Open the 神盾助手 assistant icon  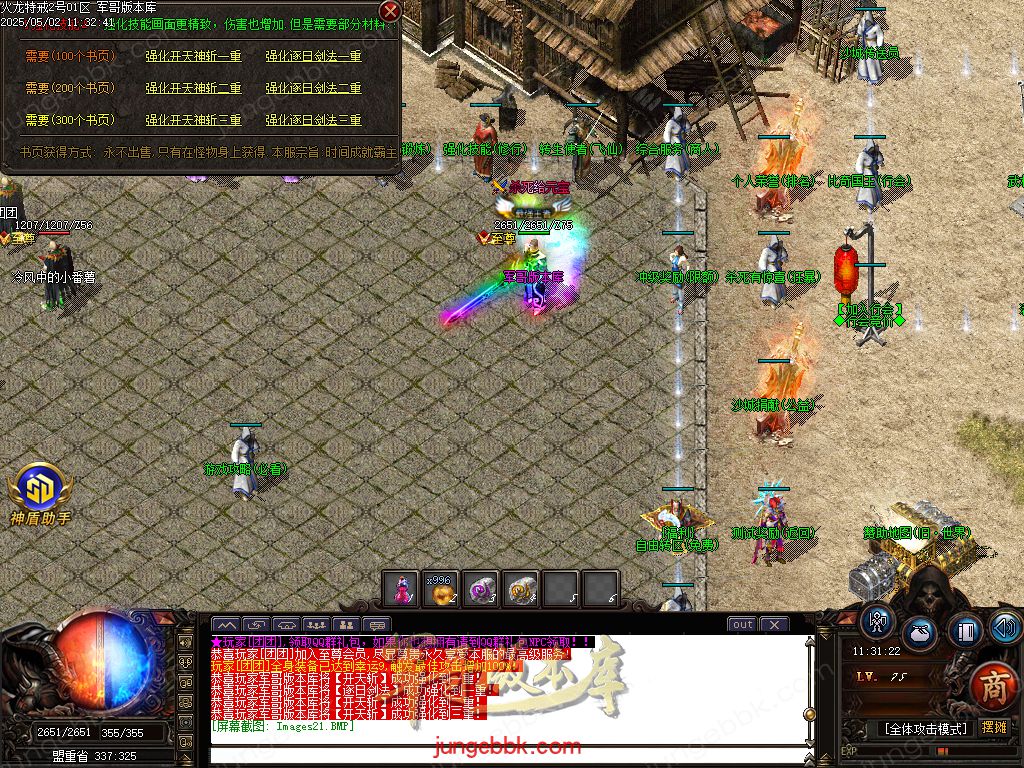coord(40,490)
